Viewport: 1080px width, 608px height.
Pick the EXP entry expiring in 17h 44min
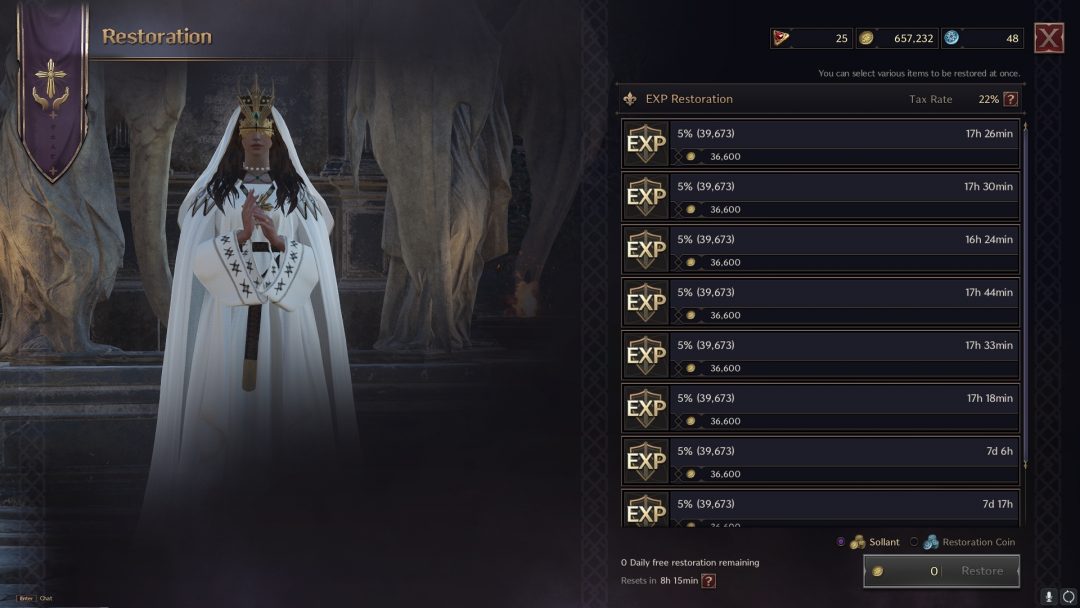point(820,303)
